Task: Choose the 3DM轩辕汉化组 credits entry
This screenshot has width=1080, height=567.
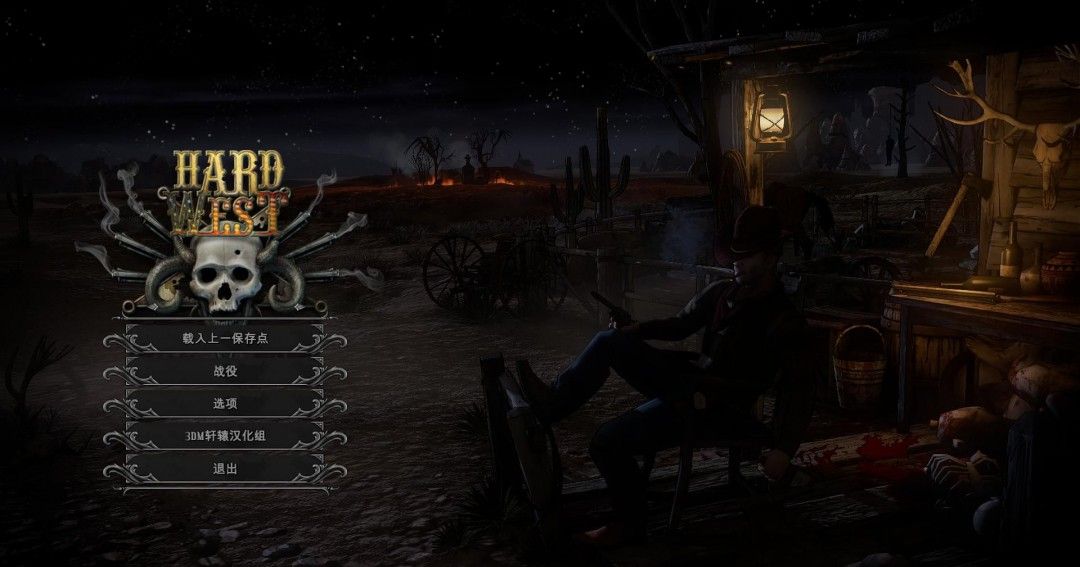Action: (x=225, y=437)
